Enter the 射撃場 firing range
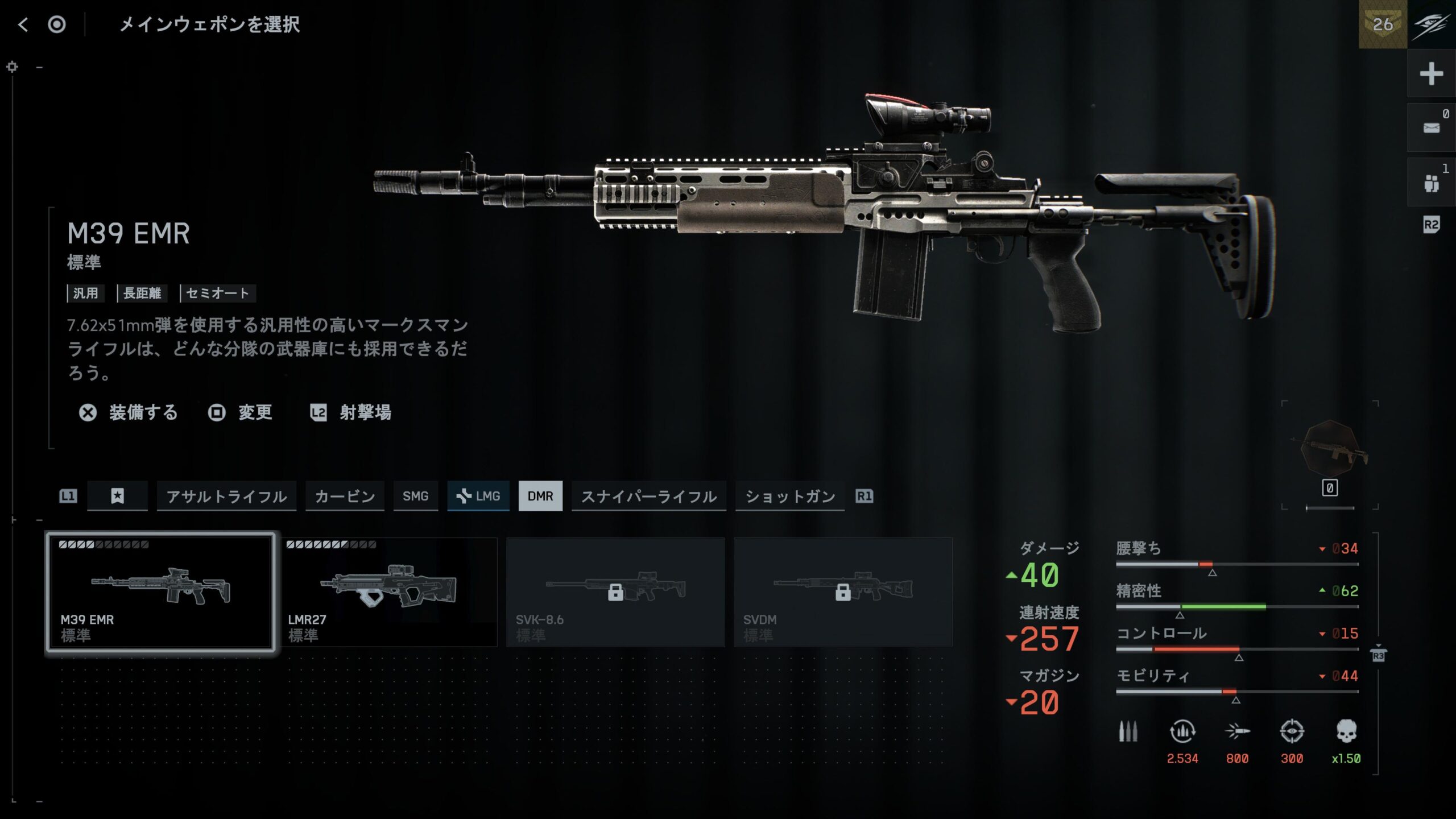This screenshot has width=1456, height=819. coord(351,412)
